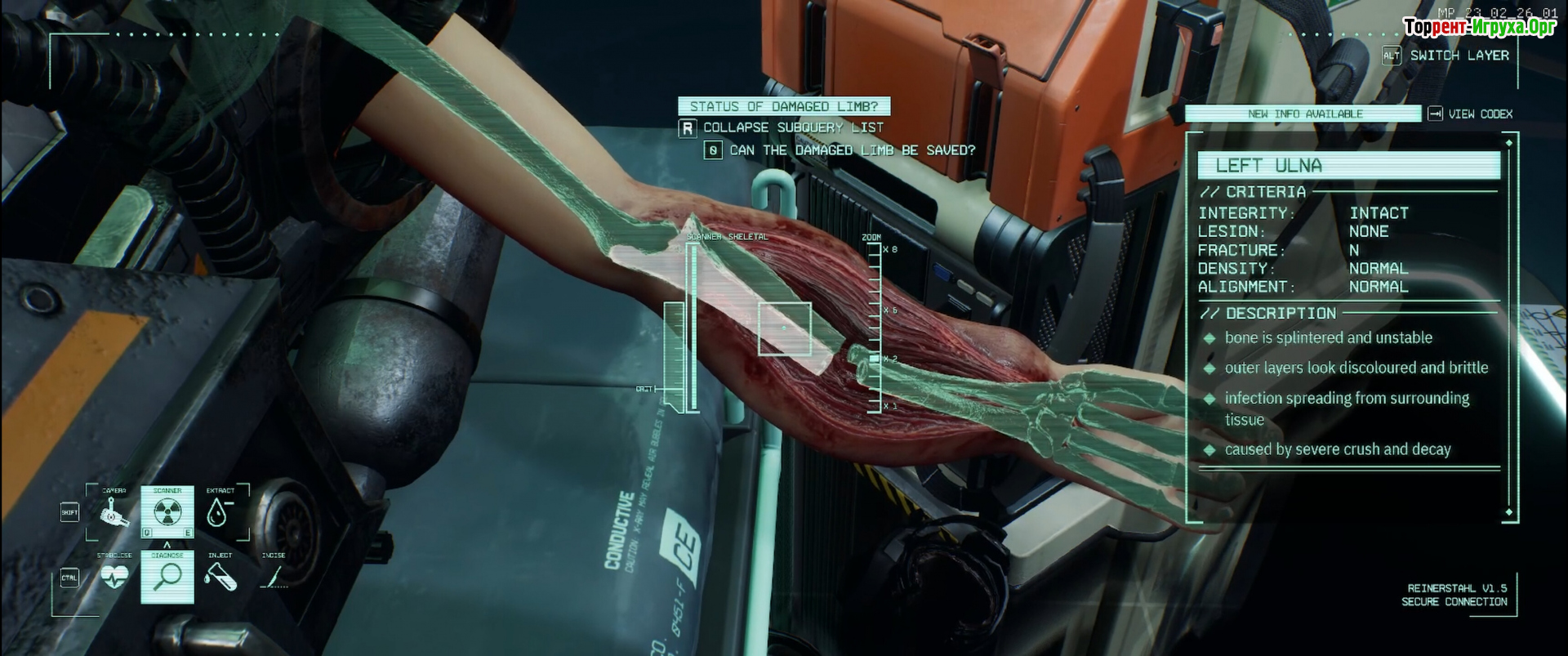Click the Switch Layer option
Image resolution: width=1568 pixels, height=656 pixels.
coord(1459,56)
